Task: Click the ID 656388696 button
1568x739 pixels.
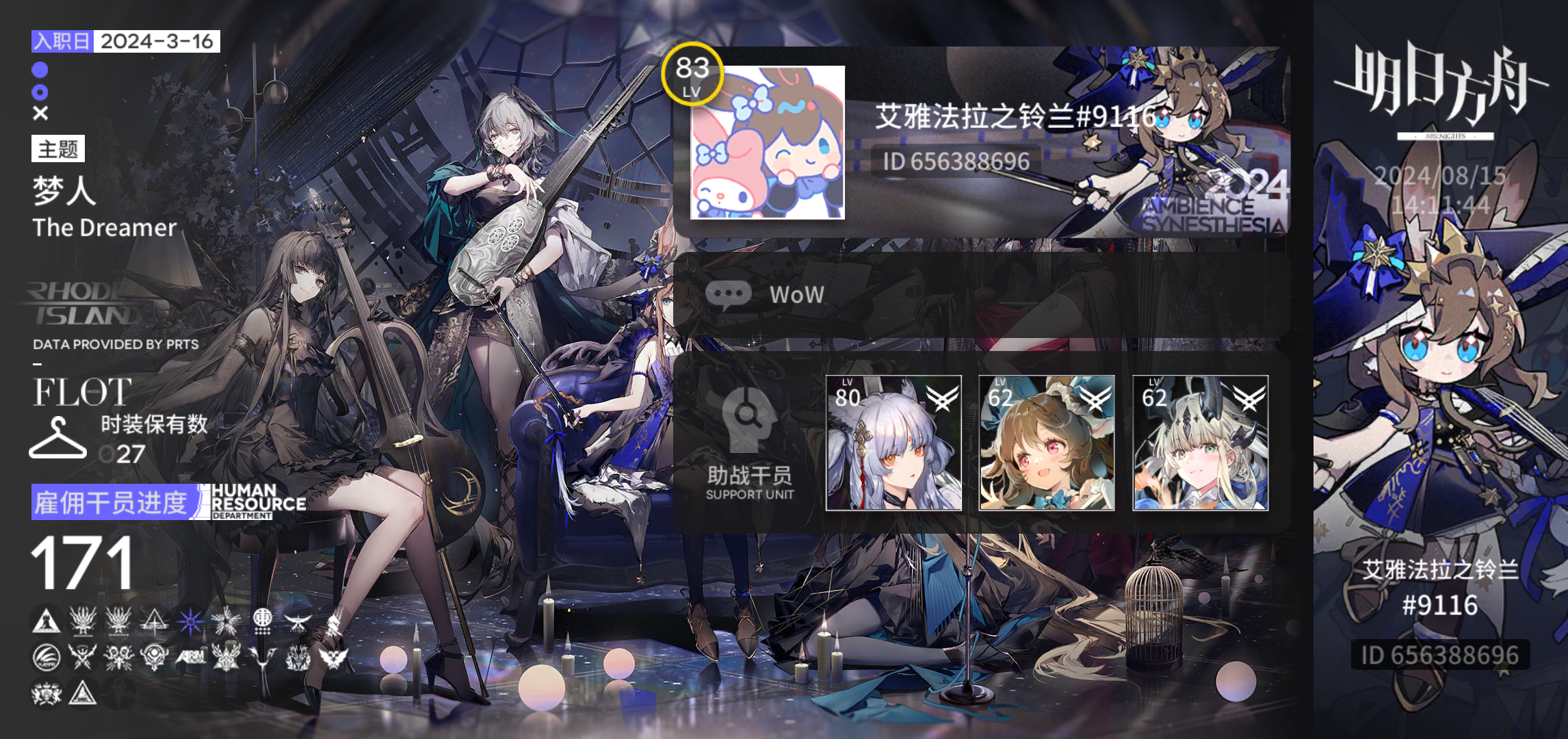Action: click(x=956, y=162)
